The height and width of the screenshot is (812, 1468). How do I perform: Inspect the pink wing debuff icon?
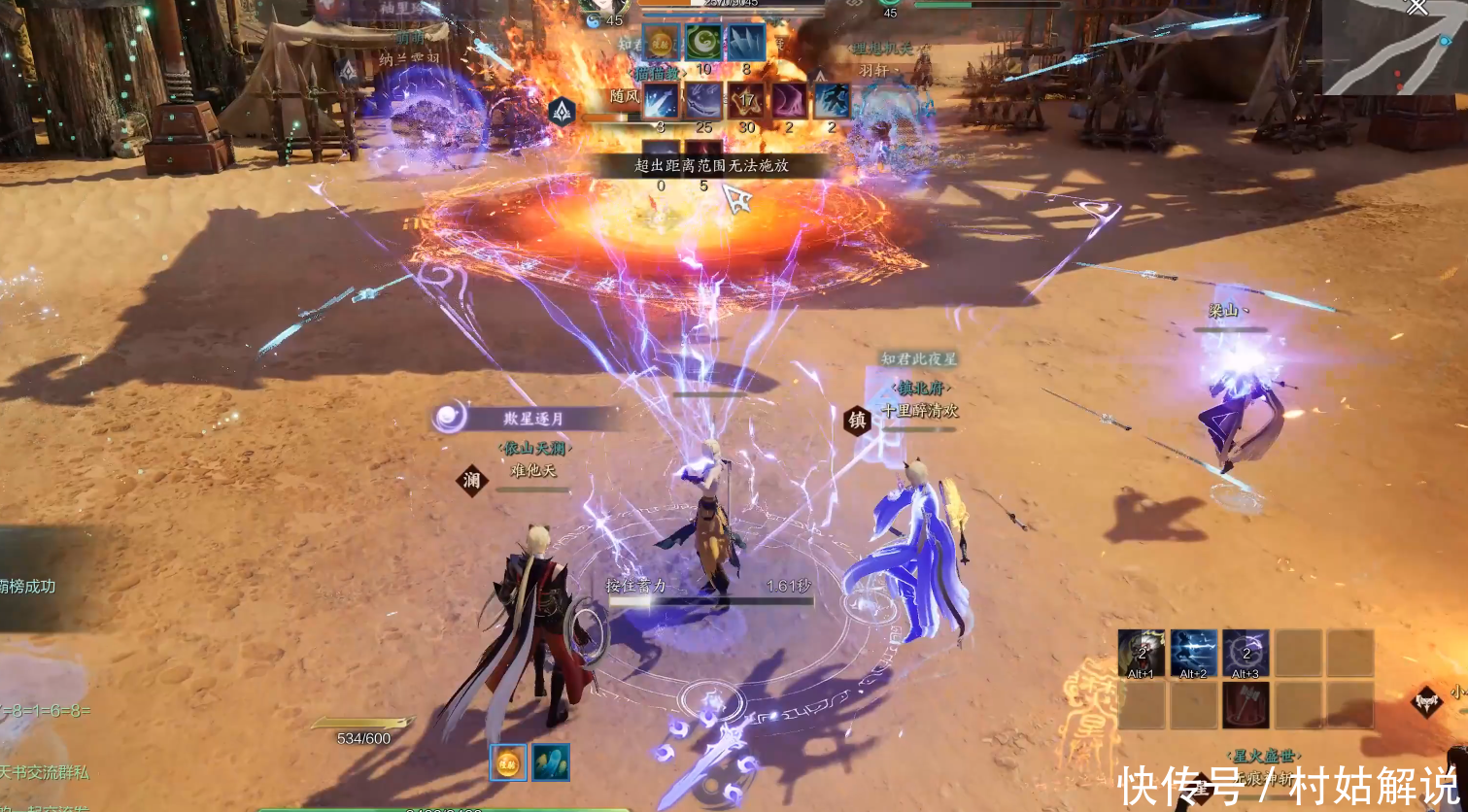pos(789,101)
